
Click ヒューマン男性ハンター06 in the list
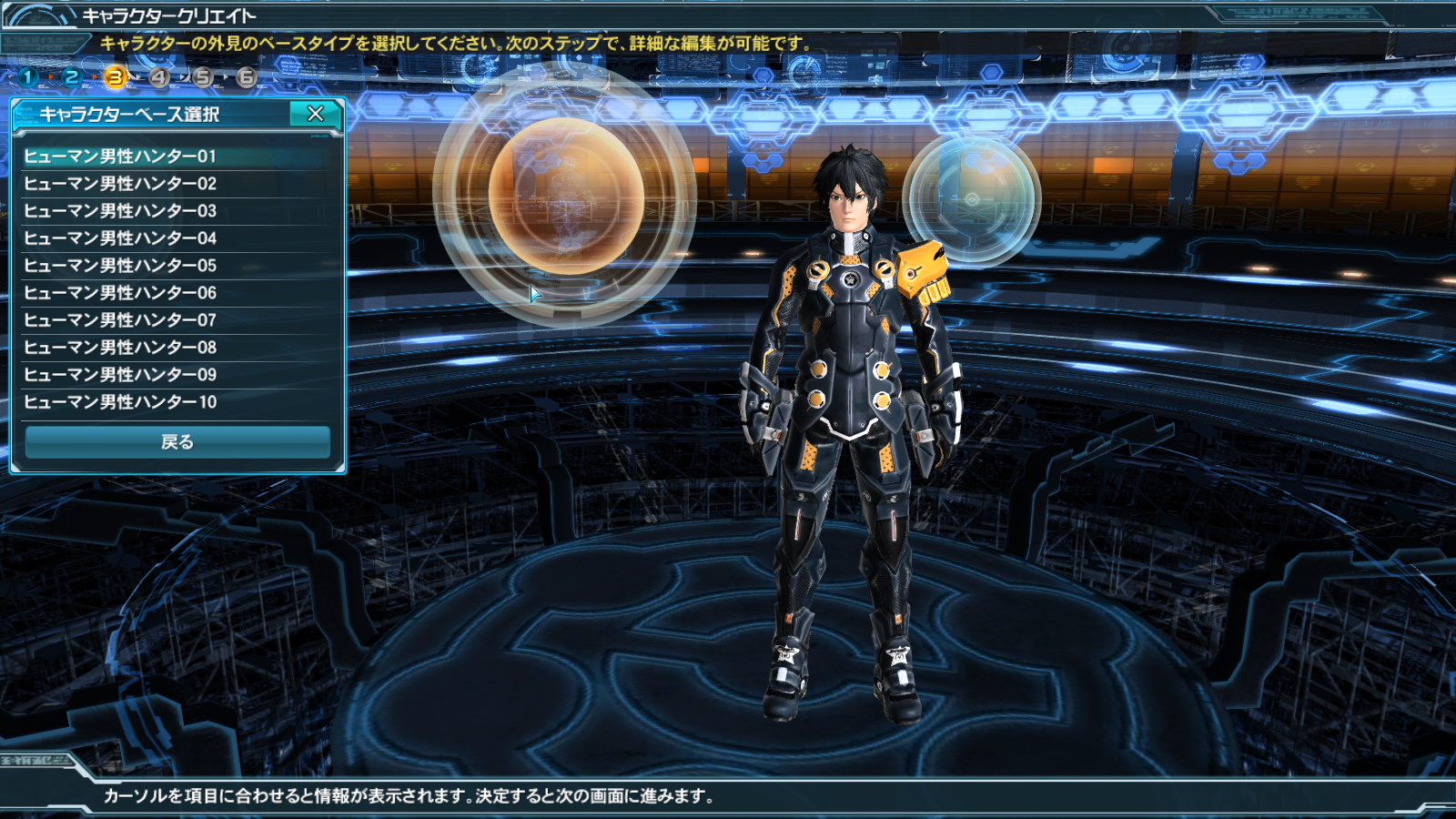click(x=120, y=293)
